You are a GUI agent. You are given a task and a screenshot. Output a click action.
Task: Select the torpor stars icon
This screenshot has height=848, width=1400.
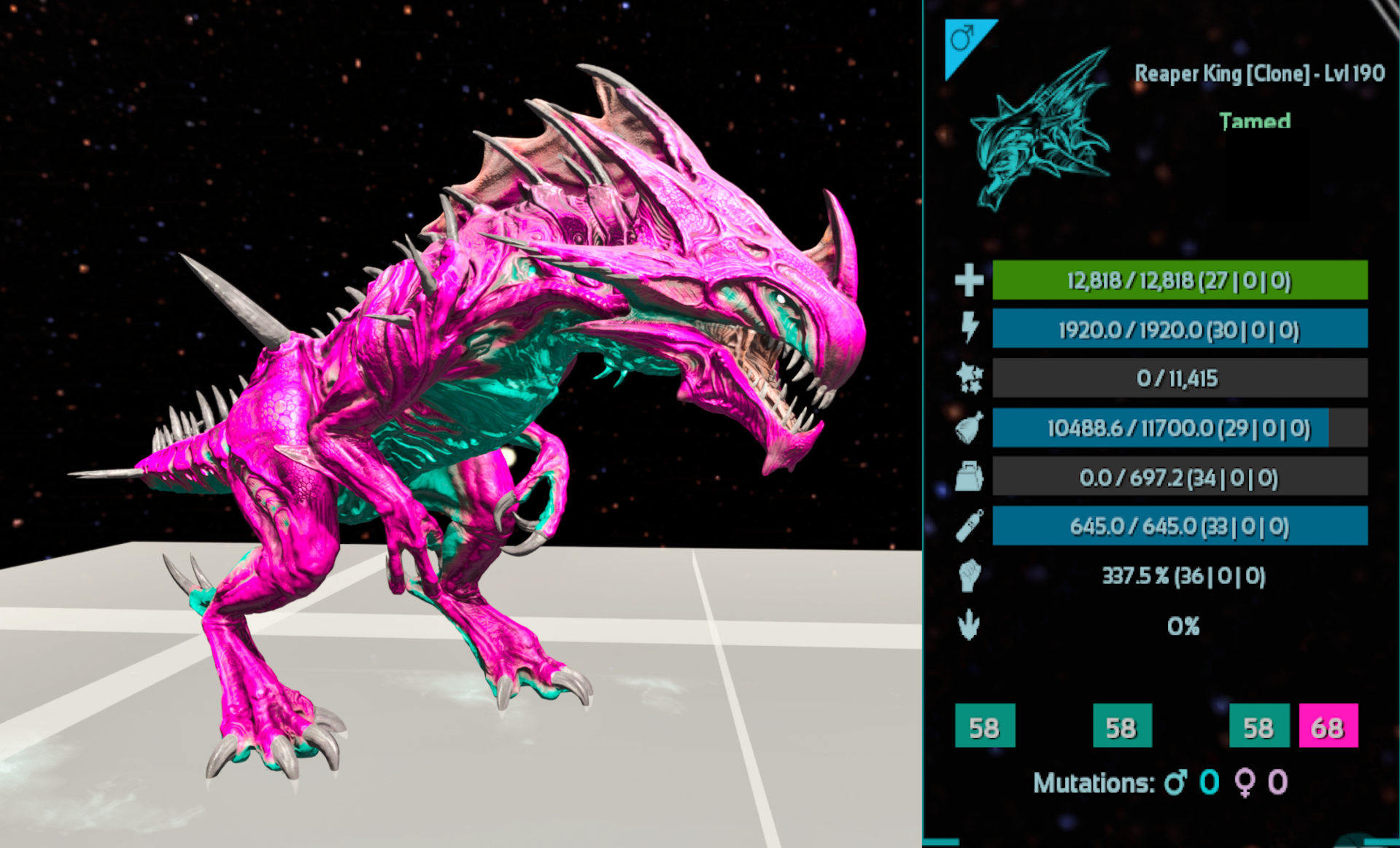coord(969,378)
